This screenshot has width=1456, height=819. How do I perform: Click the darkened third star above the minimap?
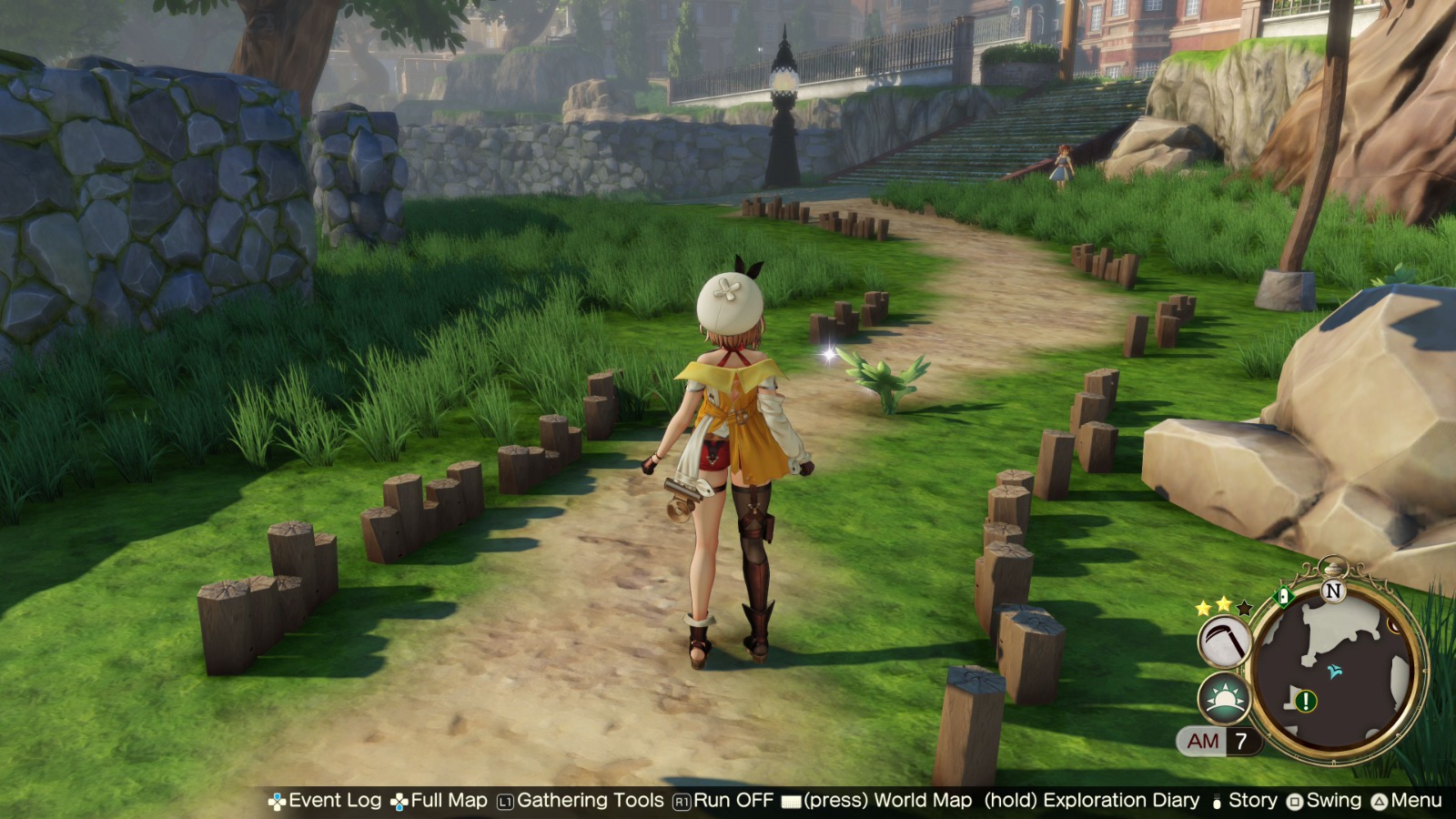click(x=1243, y=608)
